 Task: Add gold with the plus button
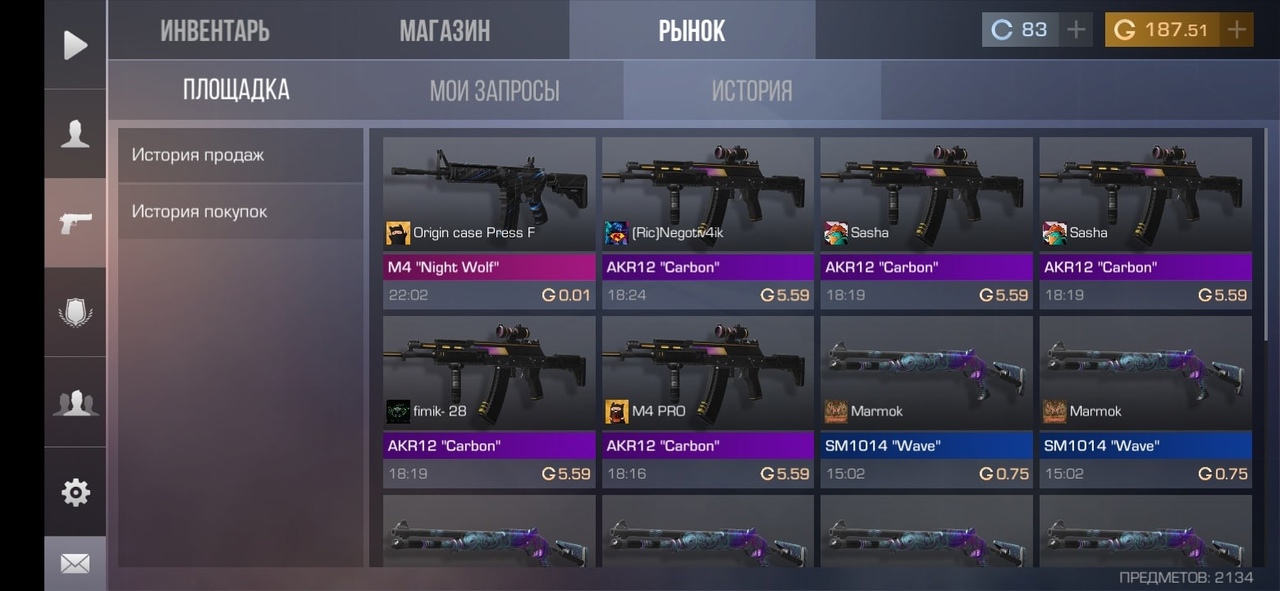1237,30
